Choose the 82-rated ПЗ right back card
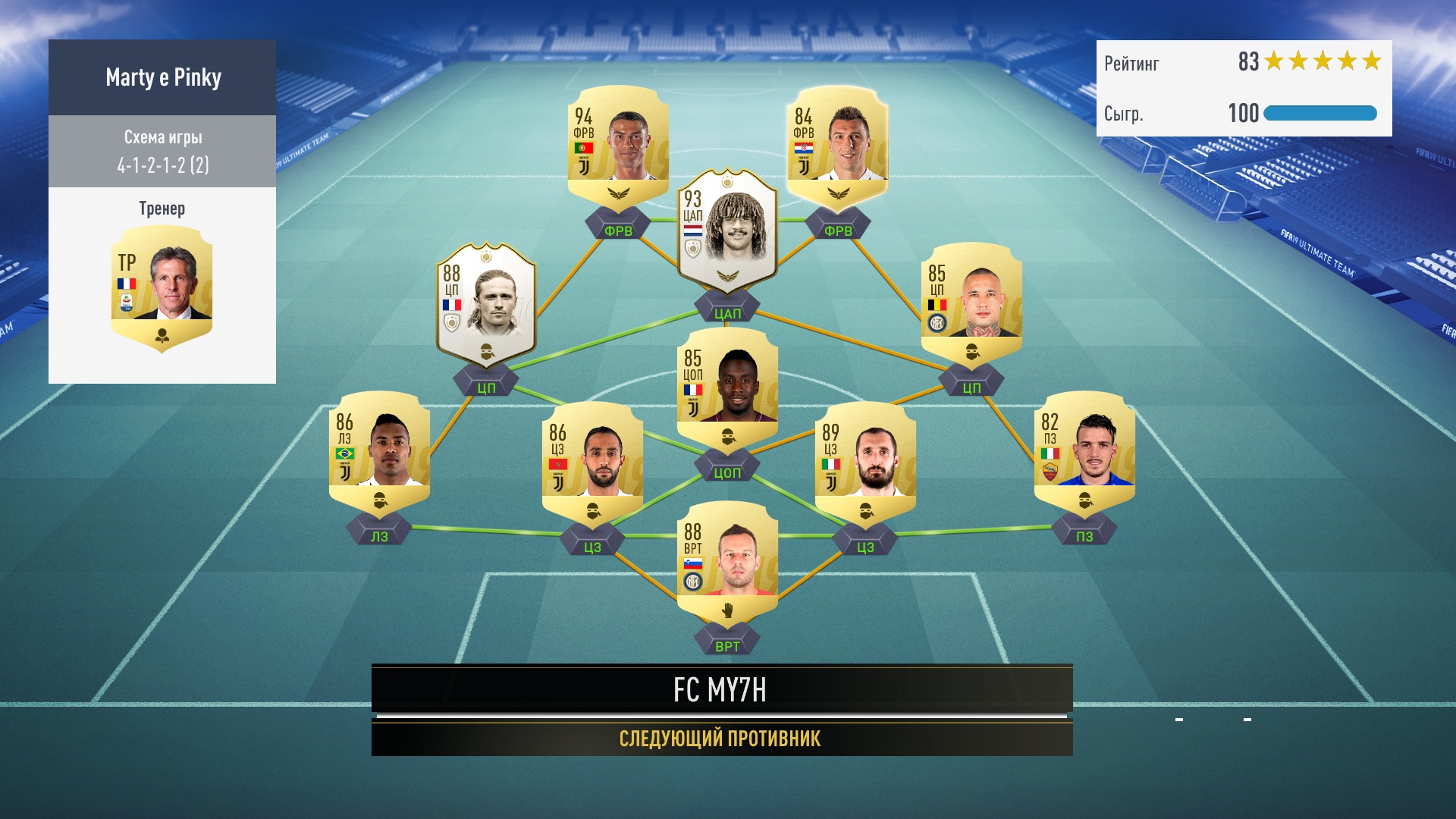Viewport: 1456px width, 819px height. (1084, 451)
